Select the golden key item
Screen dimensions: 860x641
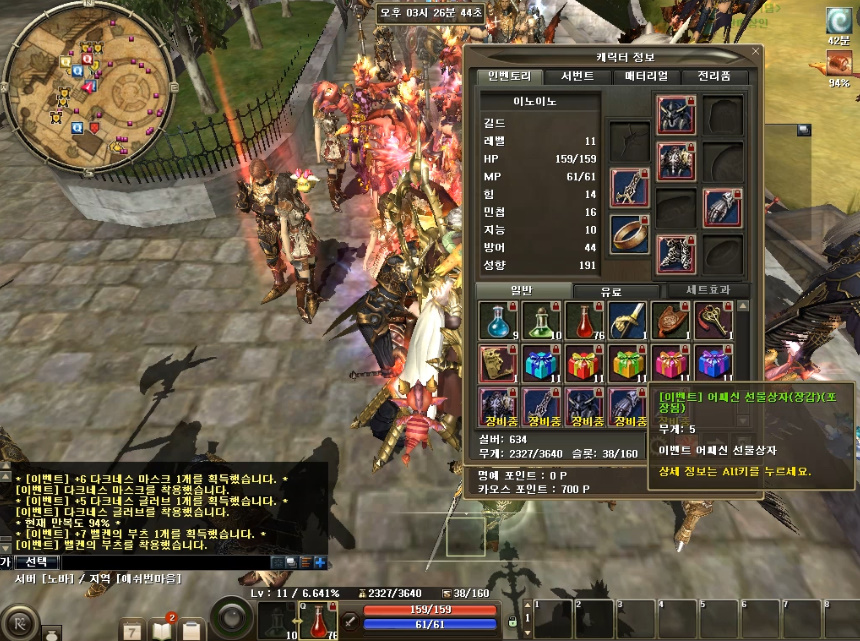714,320
